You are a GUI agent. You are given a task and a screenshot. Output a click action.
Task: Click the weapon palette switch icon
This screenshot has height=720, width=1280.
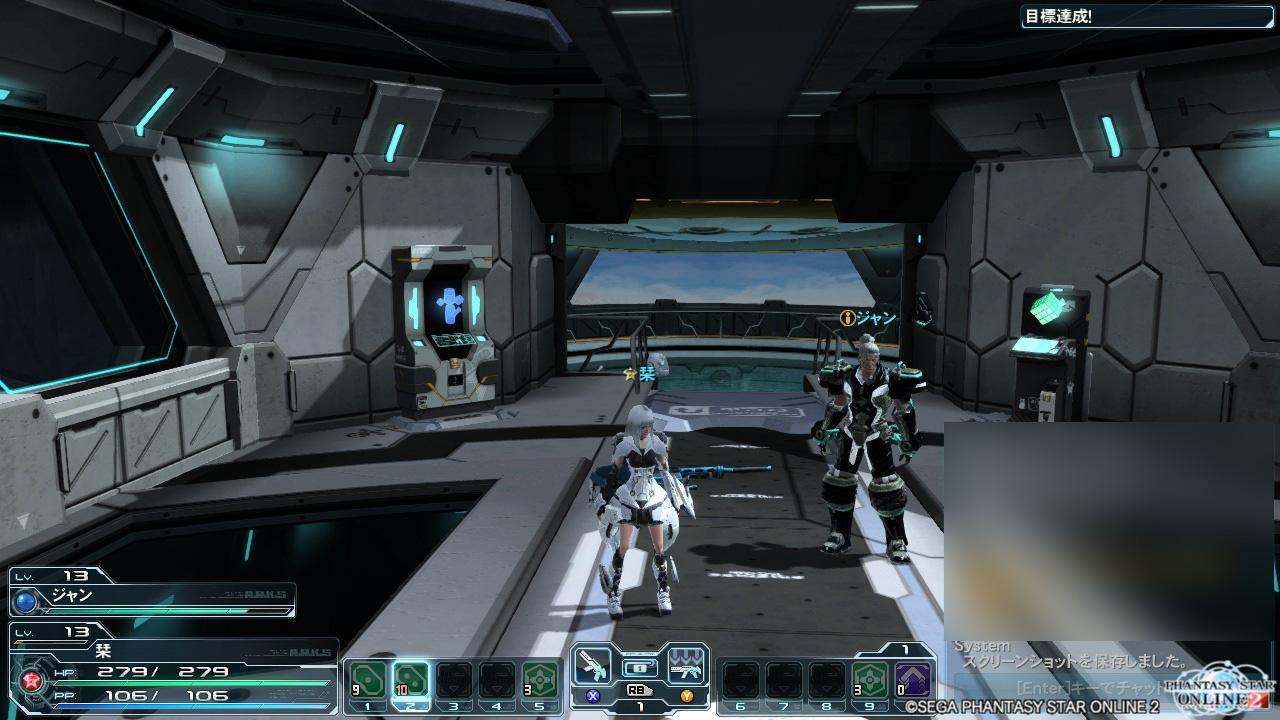pyautogui.click(x=639, y=667)
